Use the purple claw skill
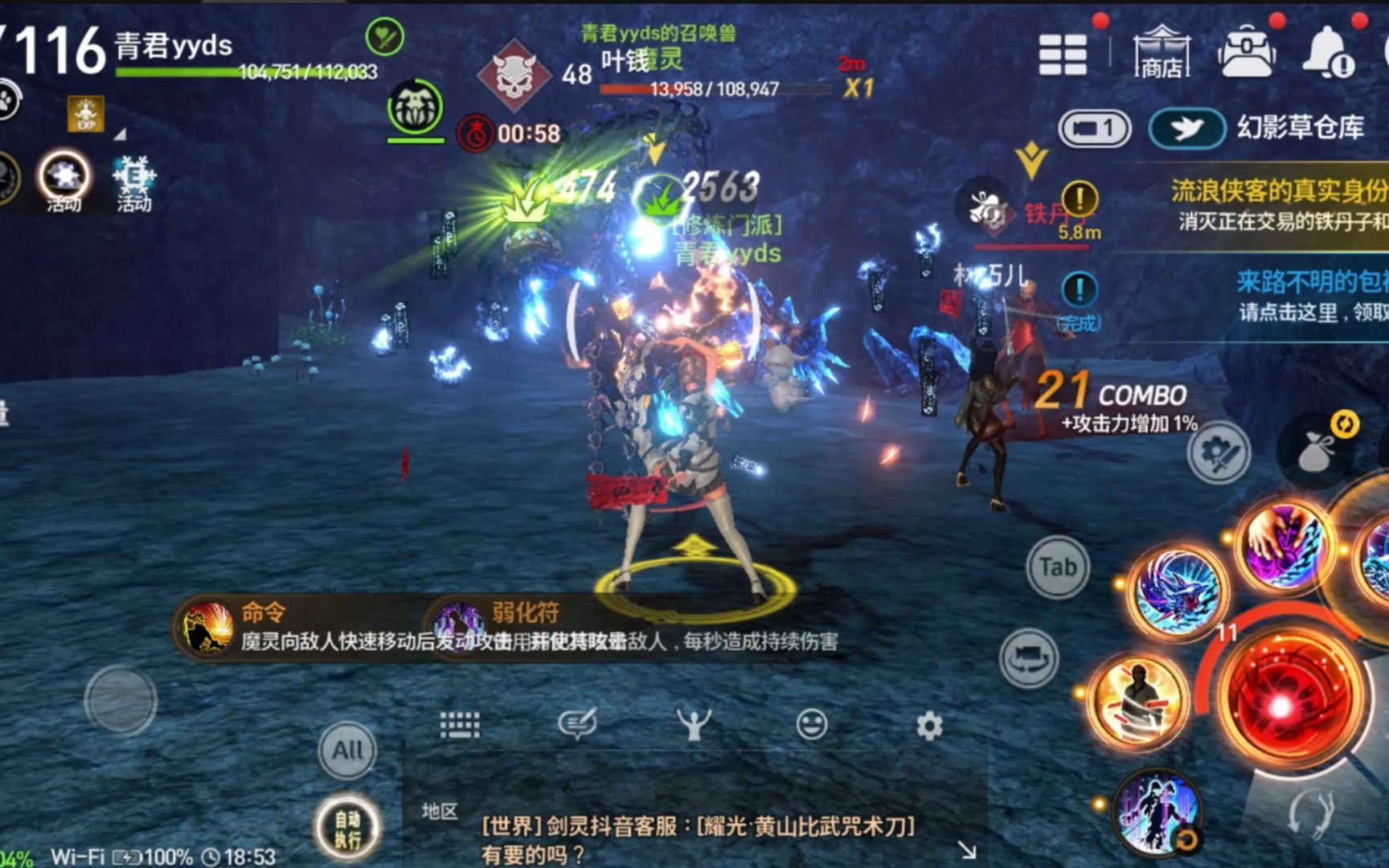The height and width of the screenshot is (868, 1389). point(1283,543)
